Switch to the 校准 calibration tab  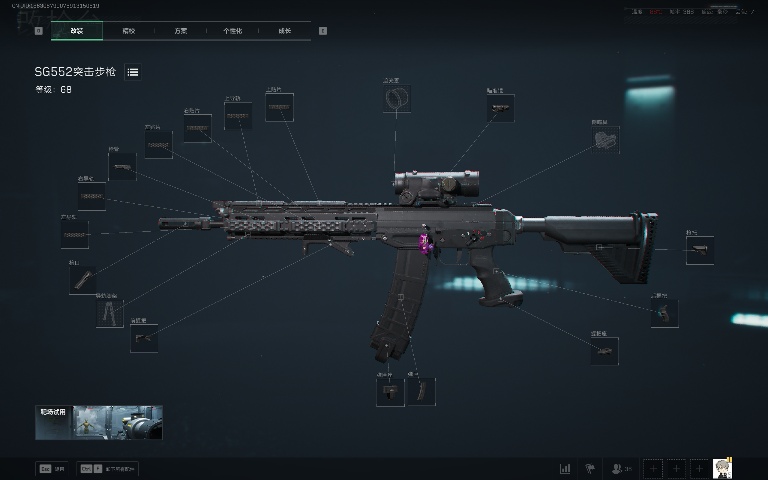coord(129,31)
